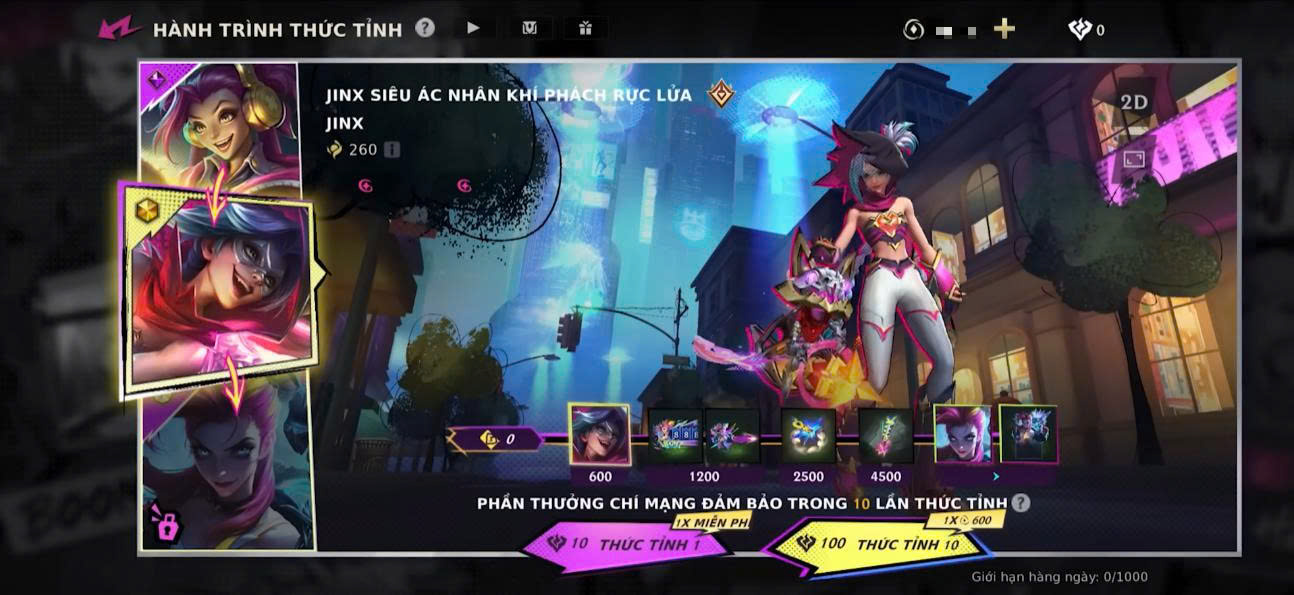The height and width of the screenshot is (595, 1294).
Task: Open help for the guaranteed reward text
Action: point(1020,503)
